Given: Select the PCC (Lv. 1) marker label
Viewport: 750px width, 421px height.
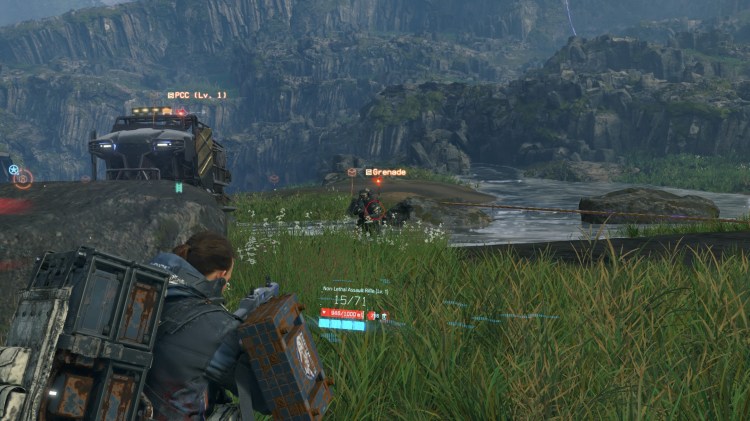Looking at the screenshot, I should coord(197,95).
